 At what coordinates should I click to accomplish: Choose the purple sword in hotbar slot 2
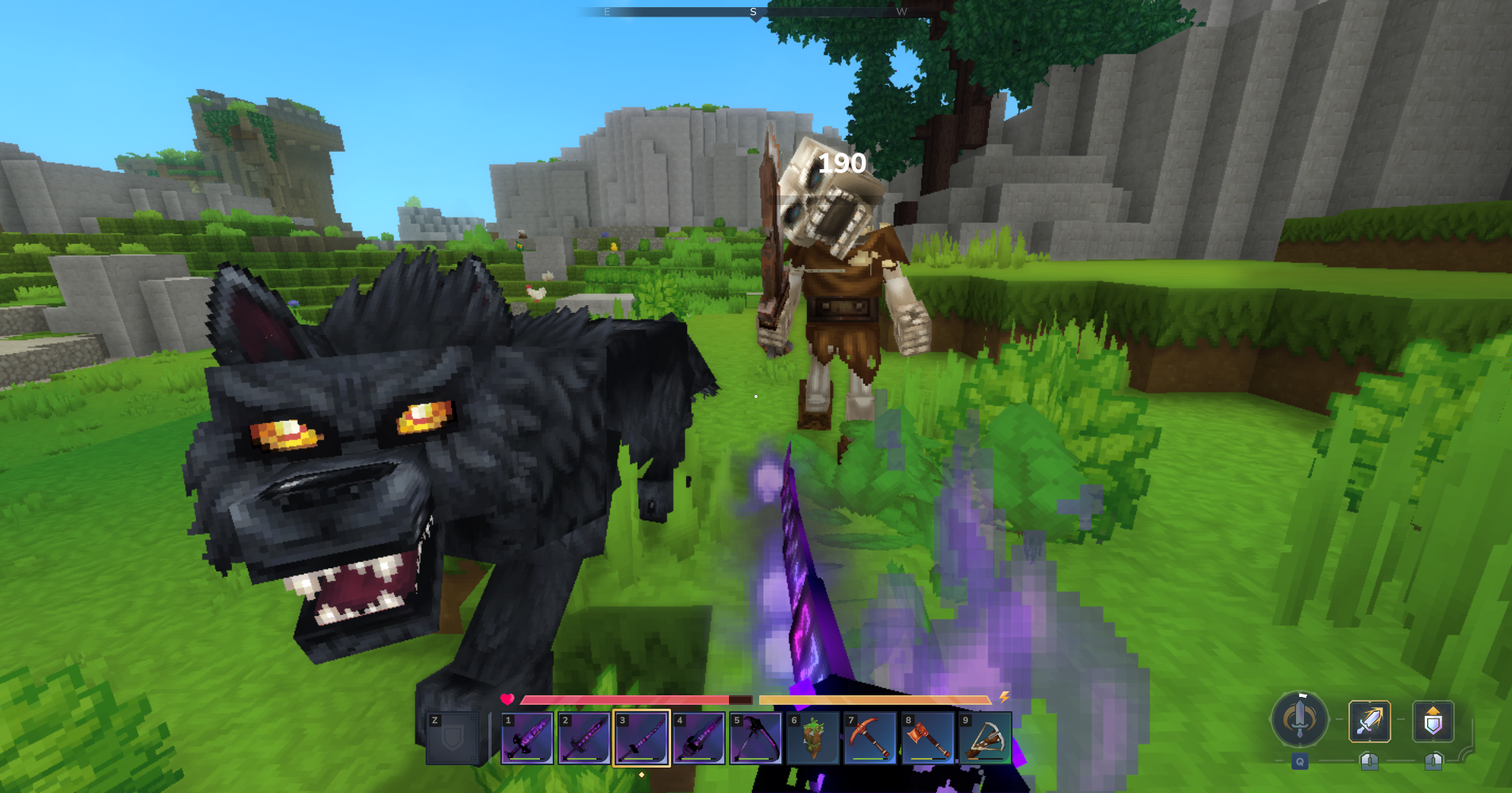coord(584,737)
